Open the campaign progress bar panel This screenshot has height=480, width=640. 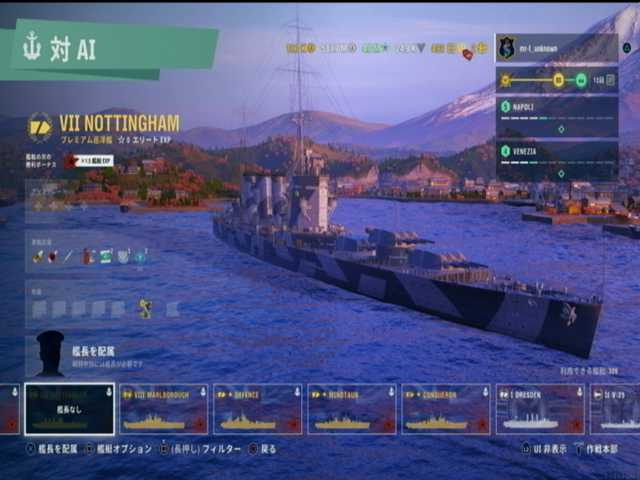(x=555, y=80)
